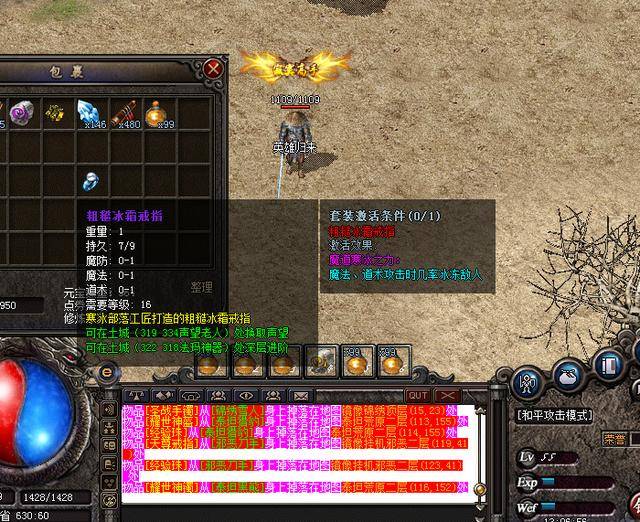Select the frost ring in the bag
This screenshot has width=640, height=522.
[x=91, y=181]
